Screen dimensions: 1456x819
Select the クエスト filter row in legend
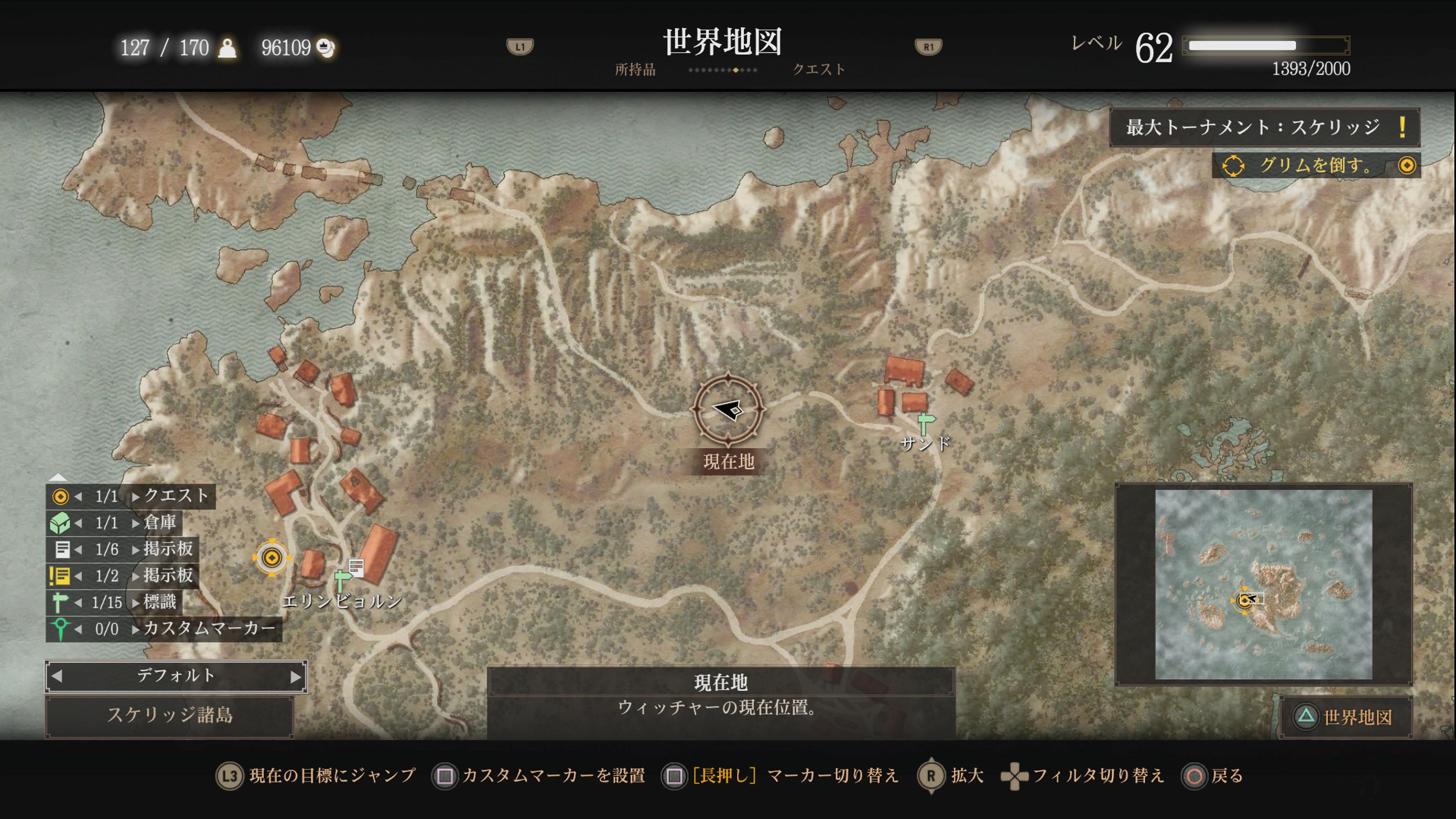point(130,496)
